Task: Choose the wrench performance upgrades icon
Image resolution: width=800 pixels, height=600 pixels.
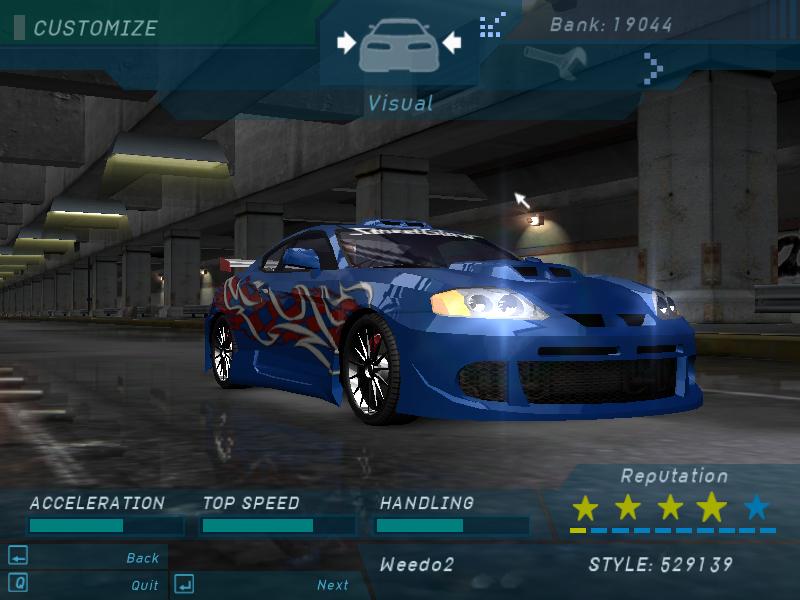Action: click(x=554, y=63)
